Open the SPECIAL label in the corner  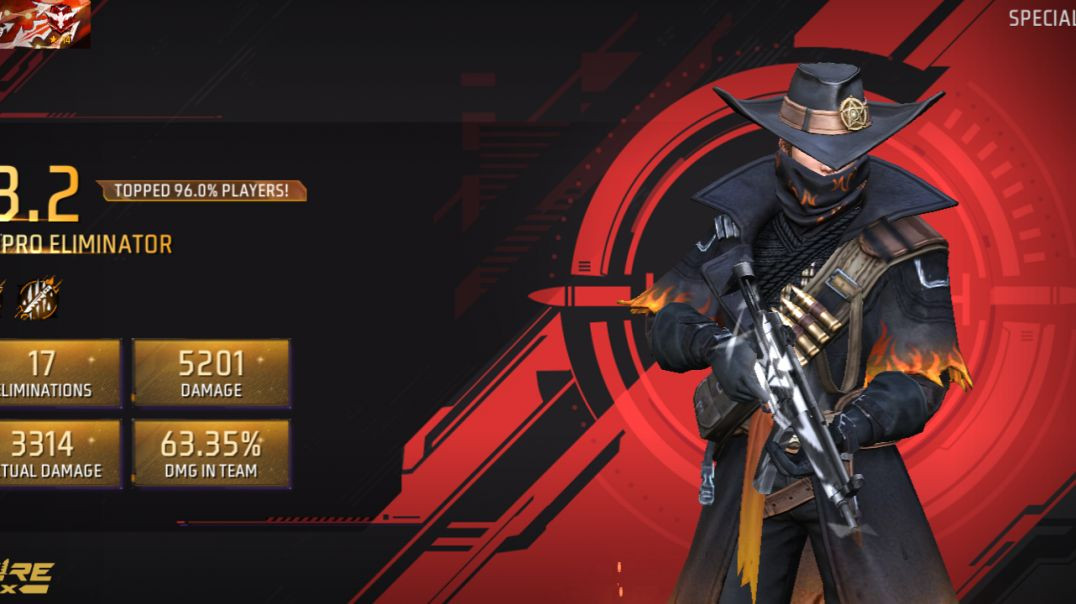point(1041,18)
